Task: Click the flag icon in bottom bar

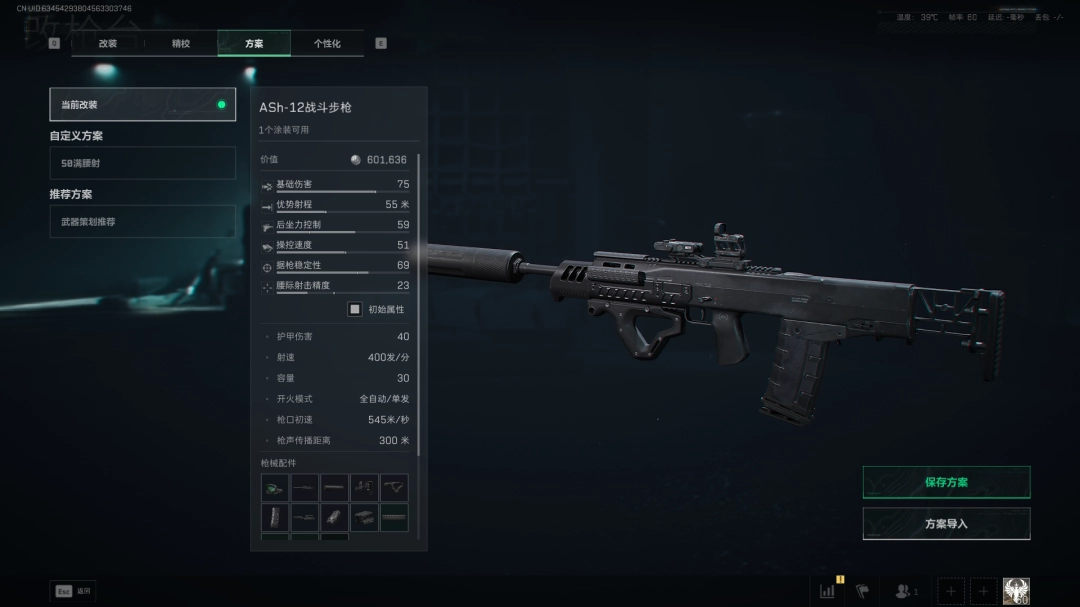Action: click(862, 591)
